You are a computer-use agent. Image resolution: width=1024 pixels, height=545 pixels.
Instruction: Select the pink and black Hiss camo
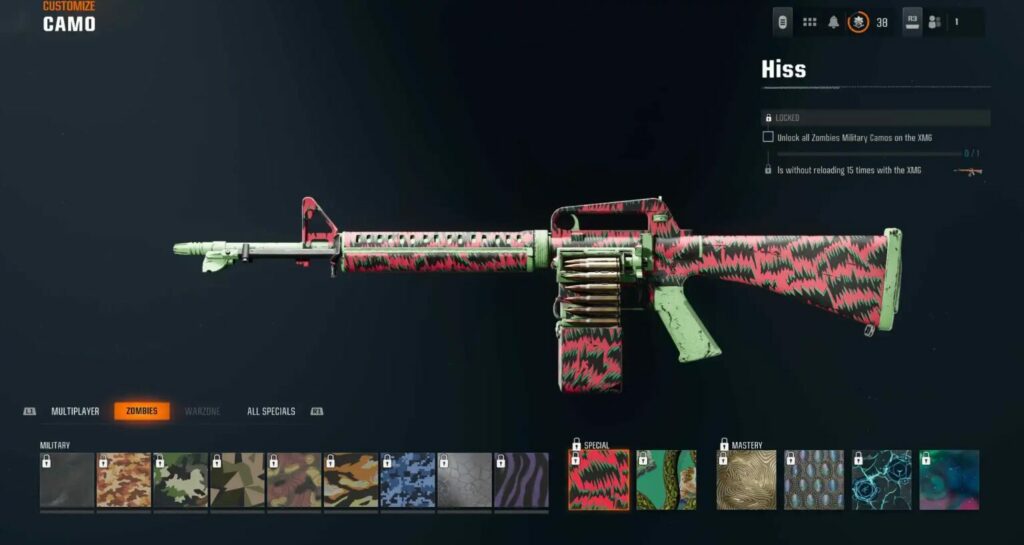point(599,480)
